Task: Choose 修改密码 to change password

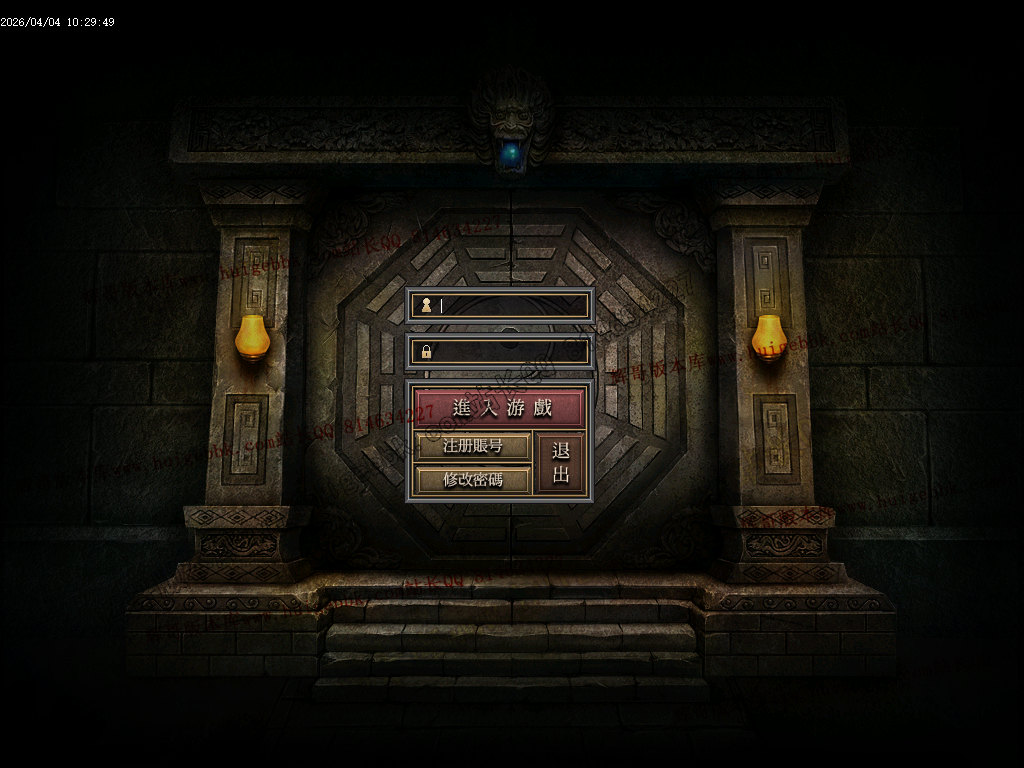Action: (473, 480)
